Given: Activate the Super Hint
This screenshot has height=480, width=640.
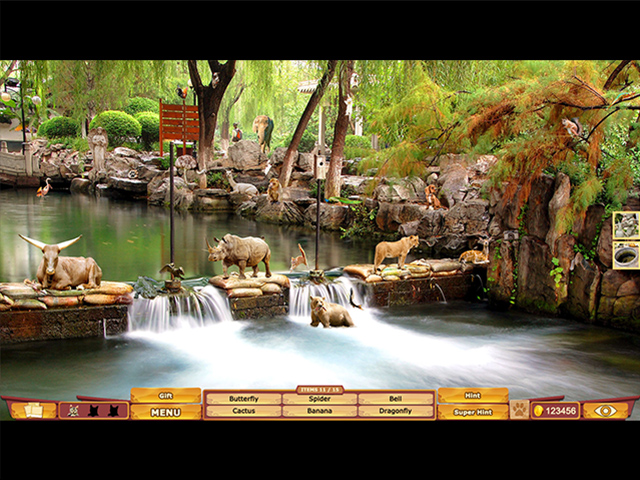Looking at the screenshot, I should [x=472, y=411].
